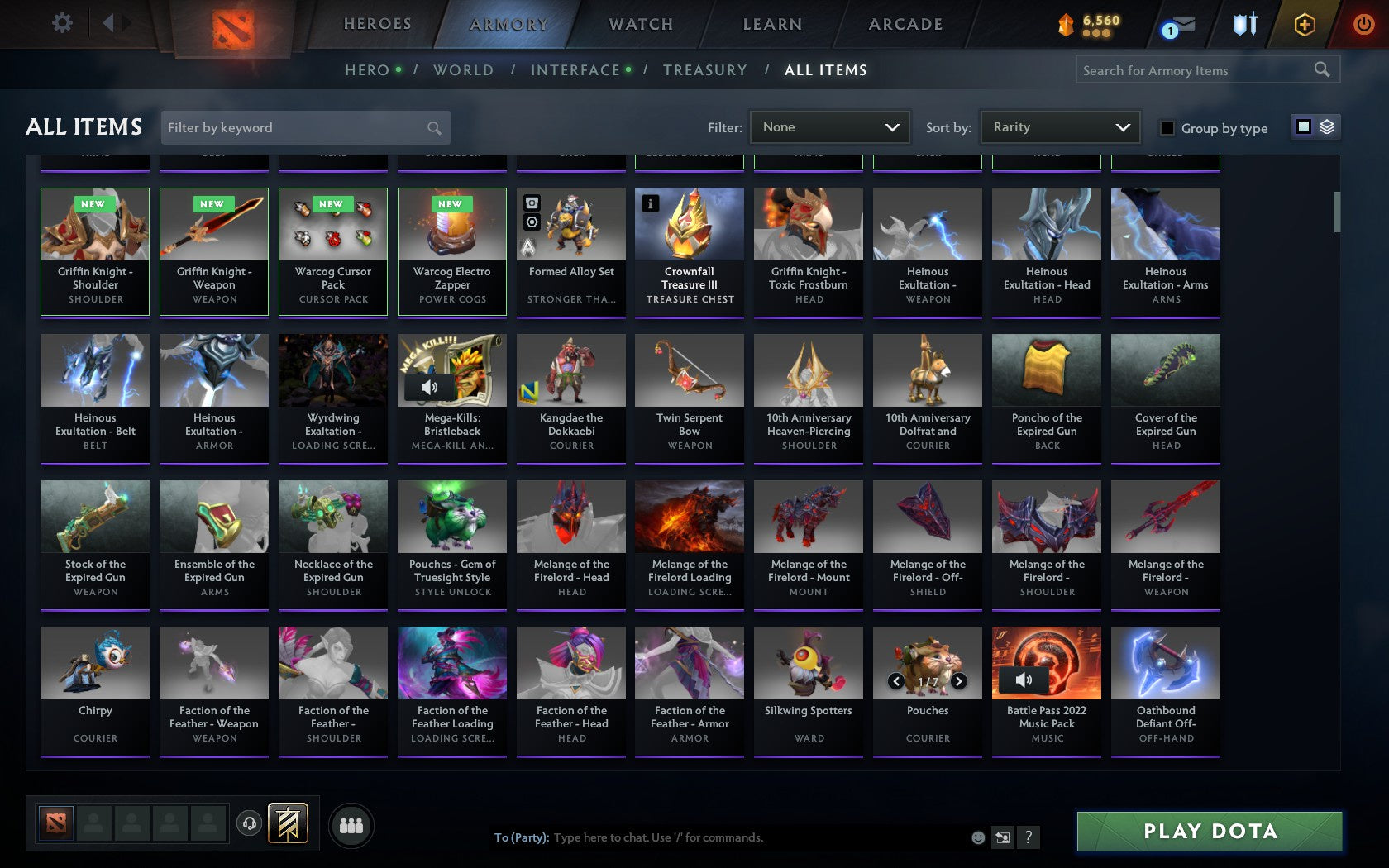Mute the Battle Pass 2022 Music Pack speaker icon
1389x868 pixels.
coord(1025,680)
